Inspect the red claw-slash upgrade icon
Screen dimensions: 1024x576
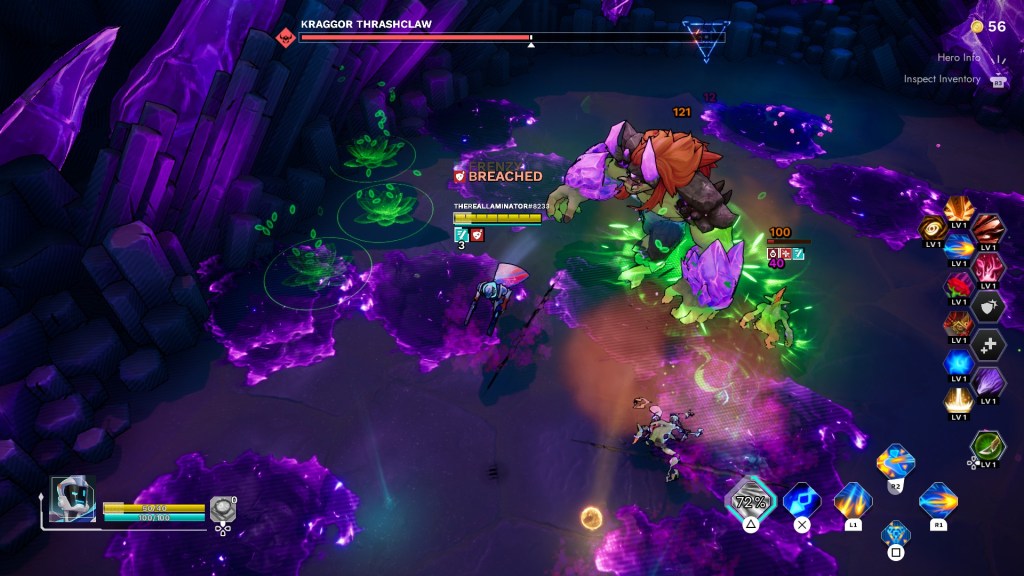pos(988,230)
